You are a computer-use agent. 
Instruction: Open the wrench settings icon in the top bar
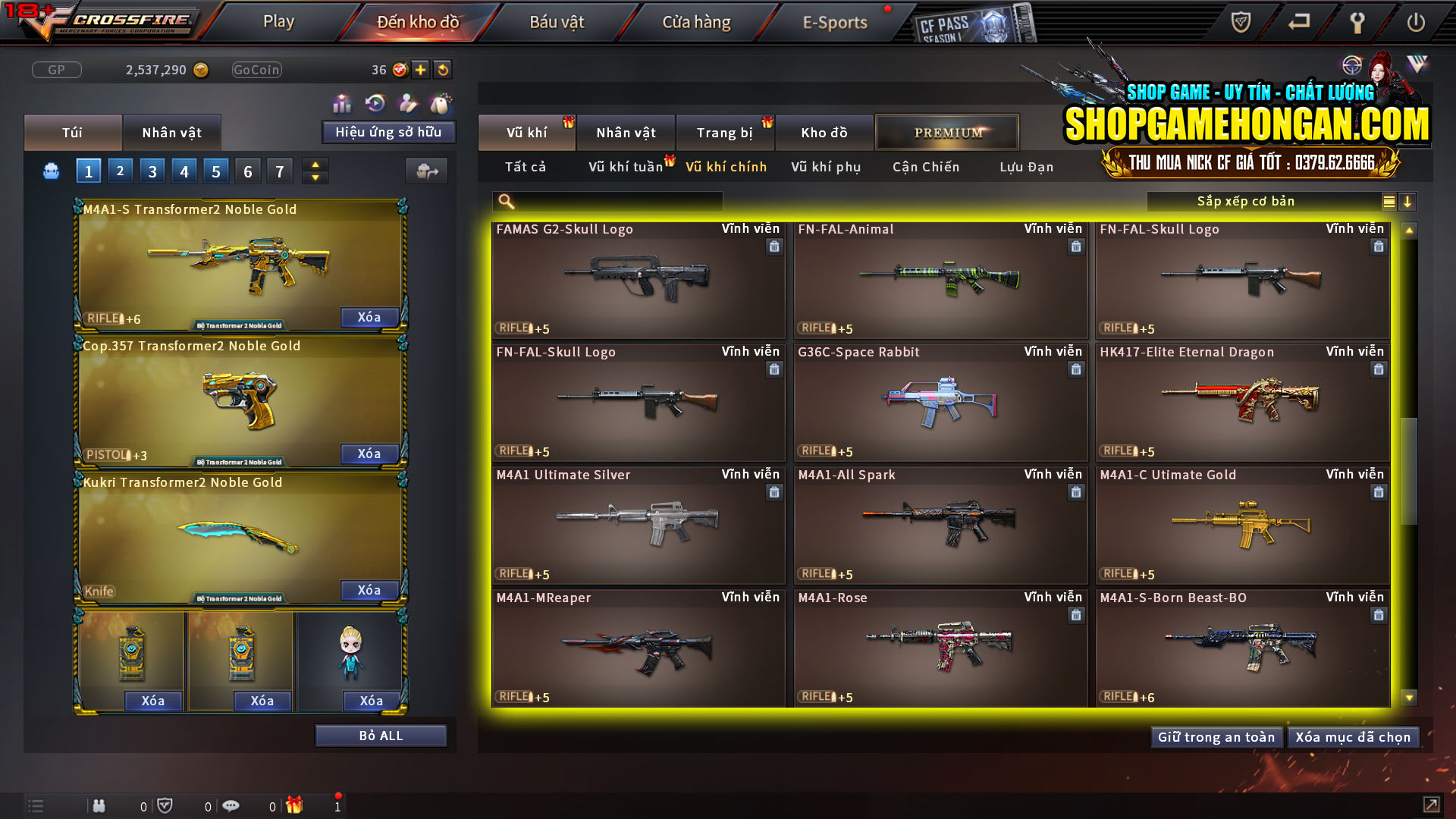coord(1357,23)
